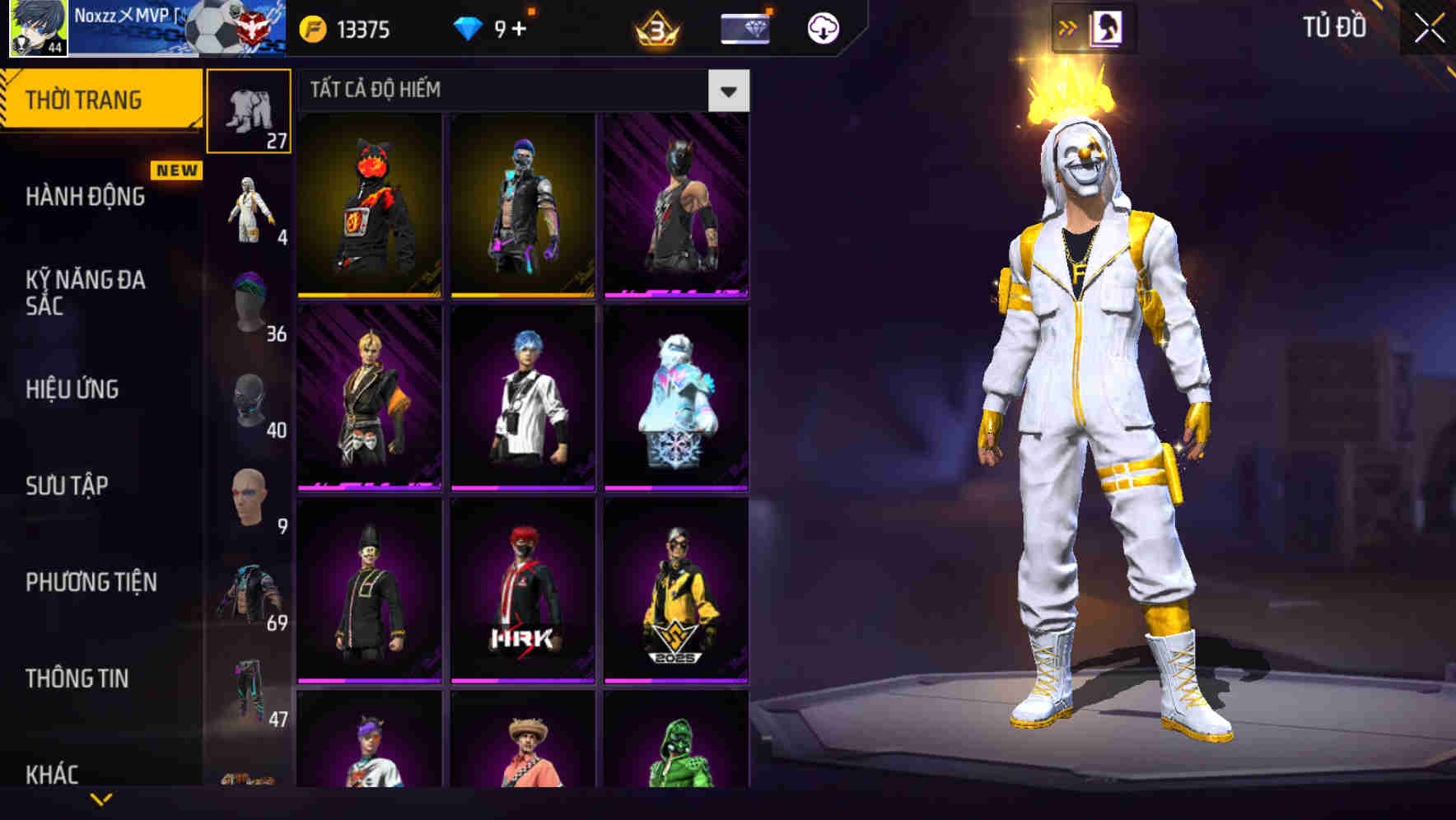Collapse the wardrobe panel with the double-arrow chevron
Image resolution: width=1456 pixels, height=820 pixels.
pyautogui.click(x=1070, y=27)
